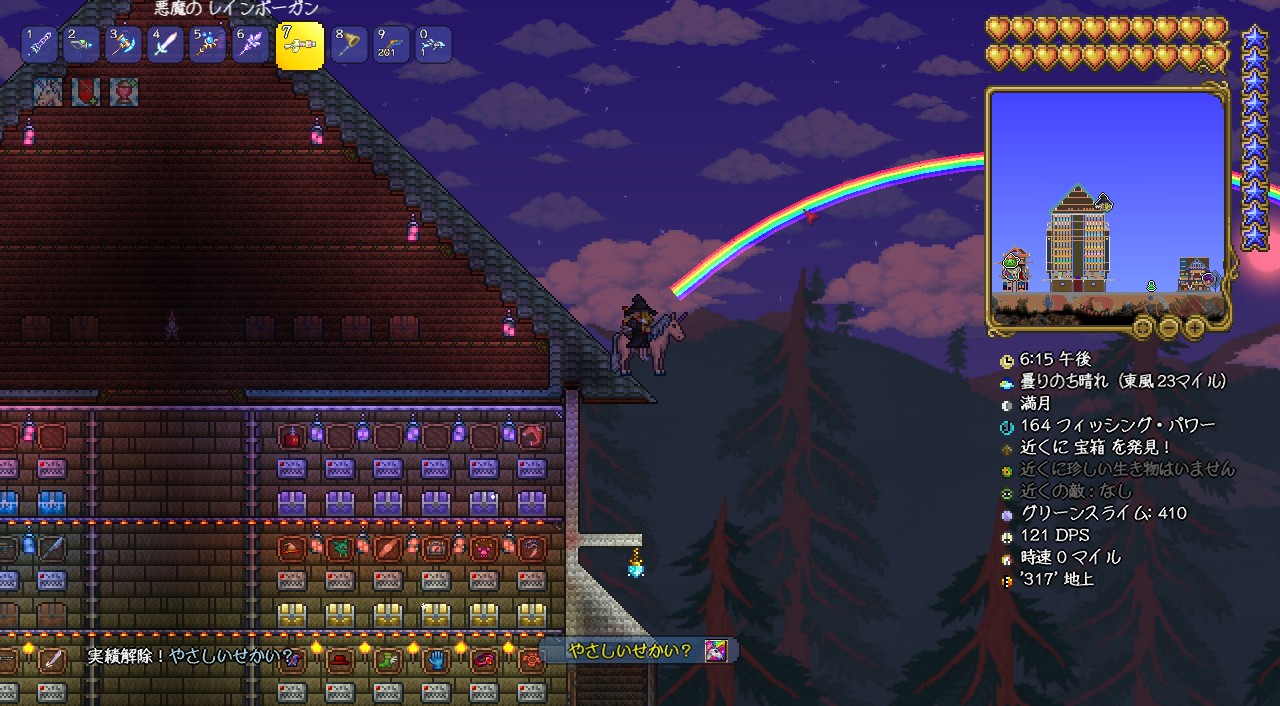
Task: Click the red banner buff icon
Action: pos(86,92)
